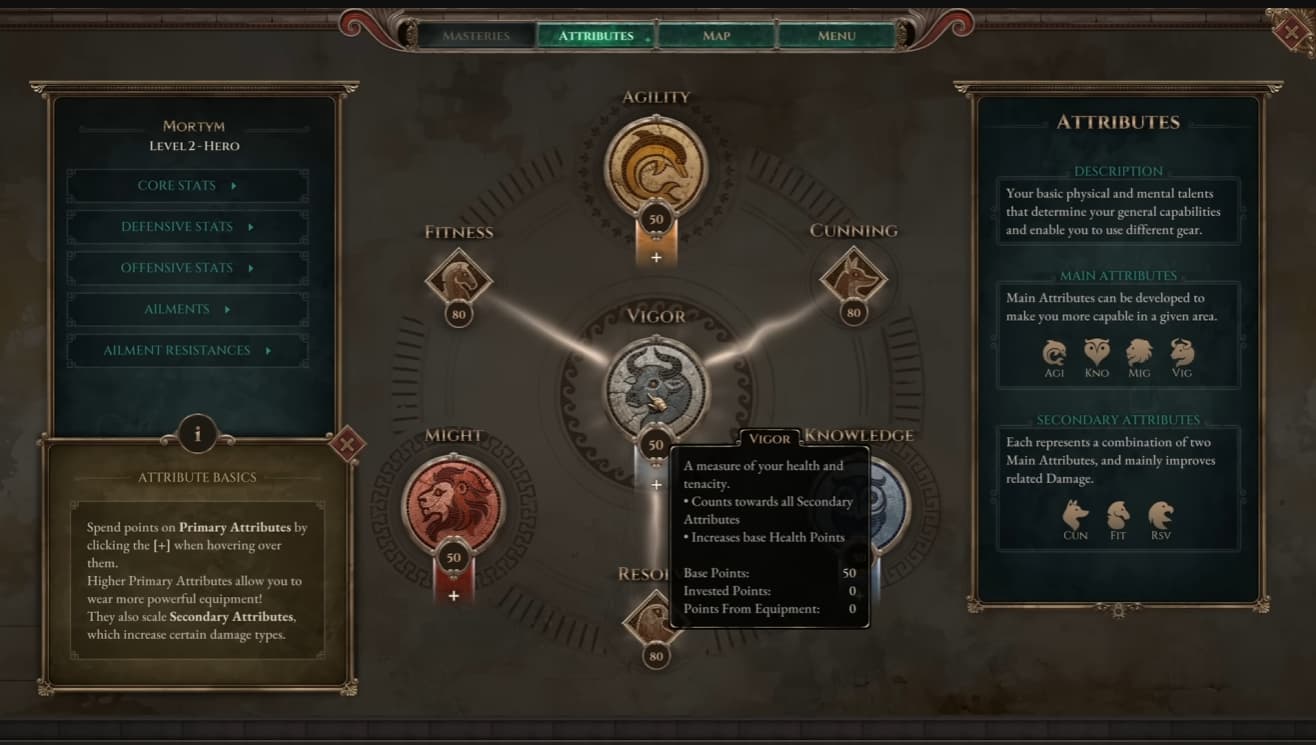Open the Menu tab
Image resolution: width=1316 pixels, height=745 pixels.
[836, 36]
